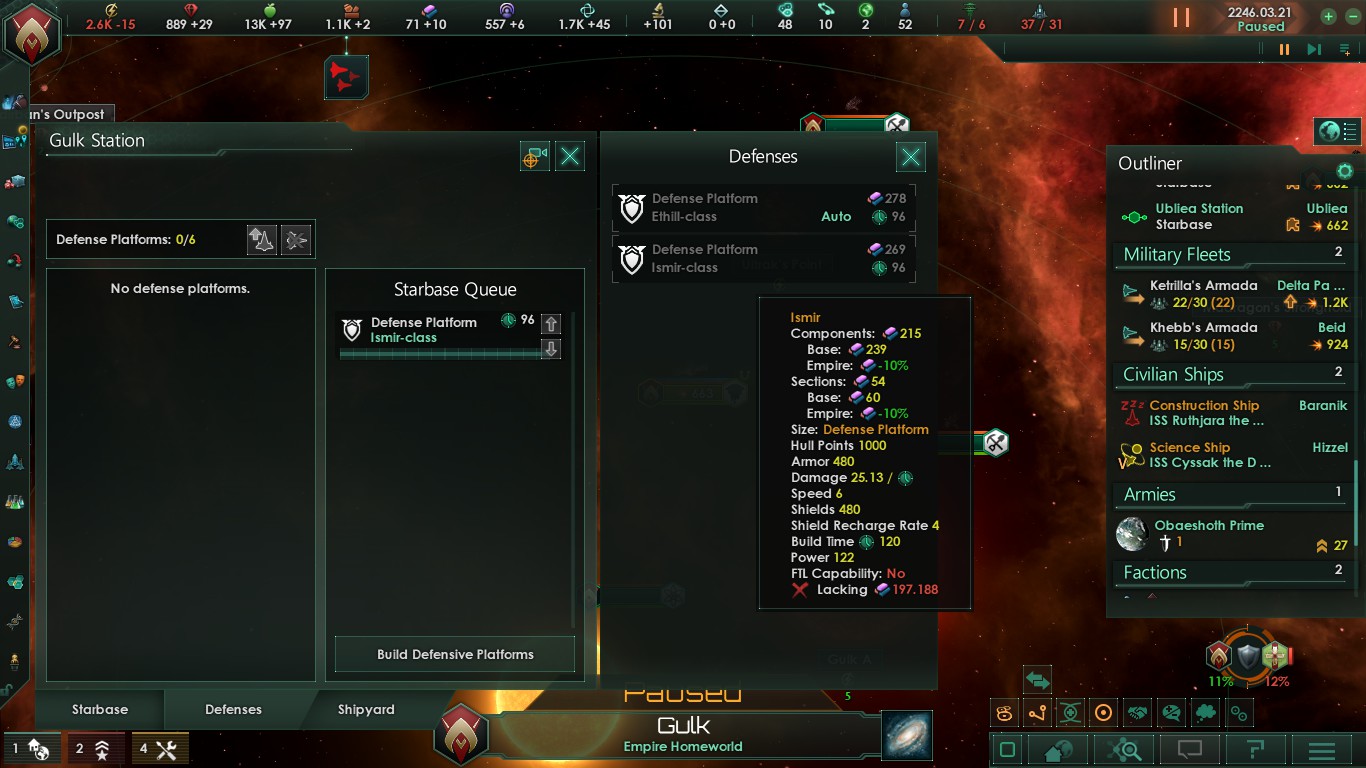Image resolution: width=1366 pixels, height=768 pixels.
Task: Click the home system icon bottom right
Action: (1058, 748)
